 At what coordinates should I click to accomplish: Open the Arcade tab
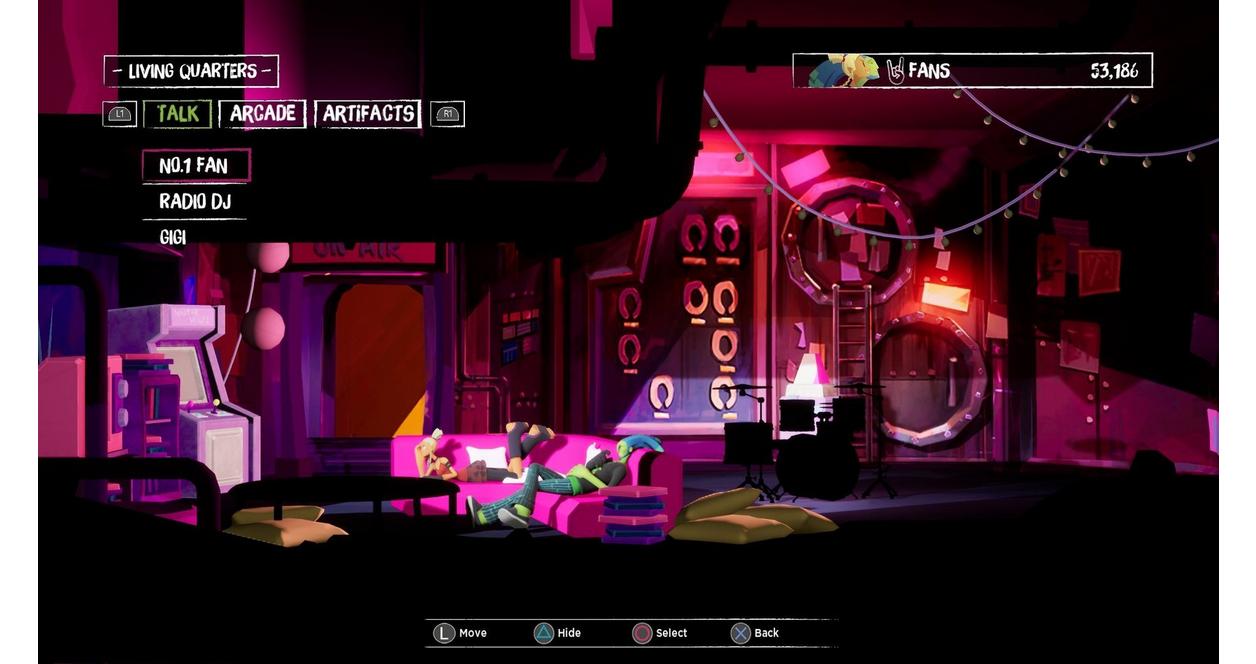[262, 114]
